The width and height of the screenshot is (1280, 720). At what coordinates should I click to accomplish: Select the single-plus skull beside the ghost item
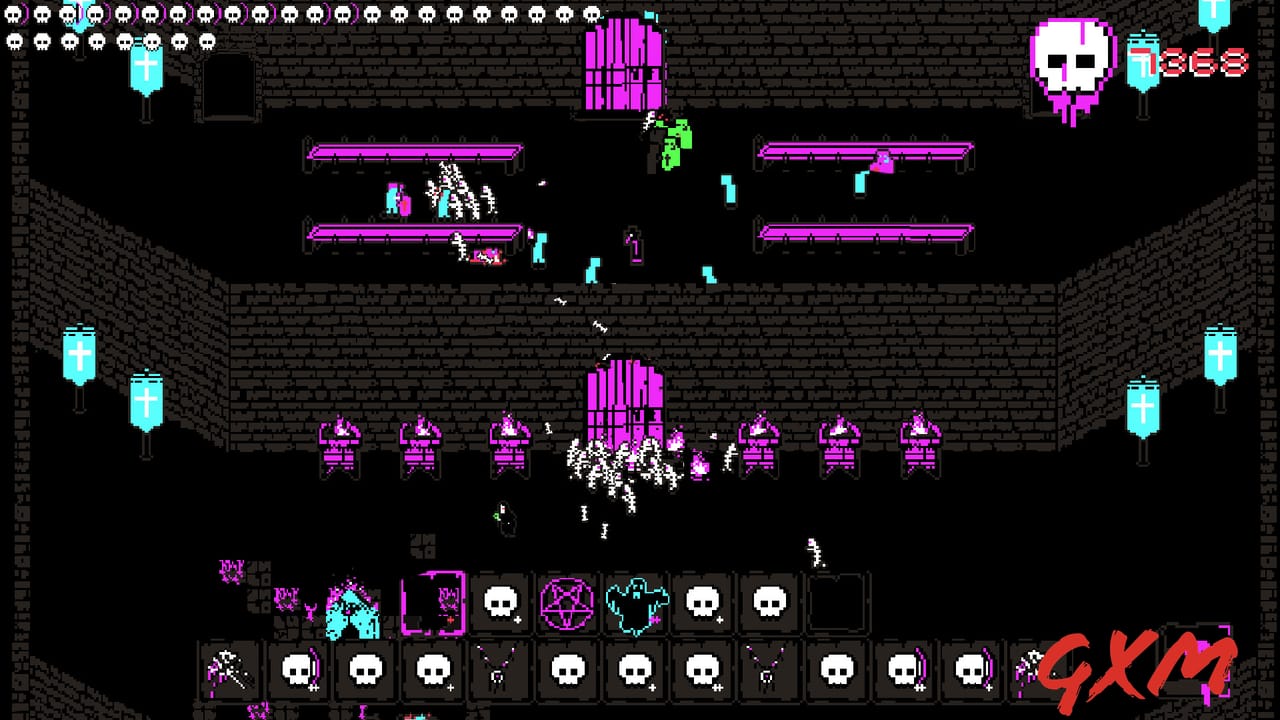pyautogui.click(x=700, y=604)
